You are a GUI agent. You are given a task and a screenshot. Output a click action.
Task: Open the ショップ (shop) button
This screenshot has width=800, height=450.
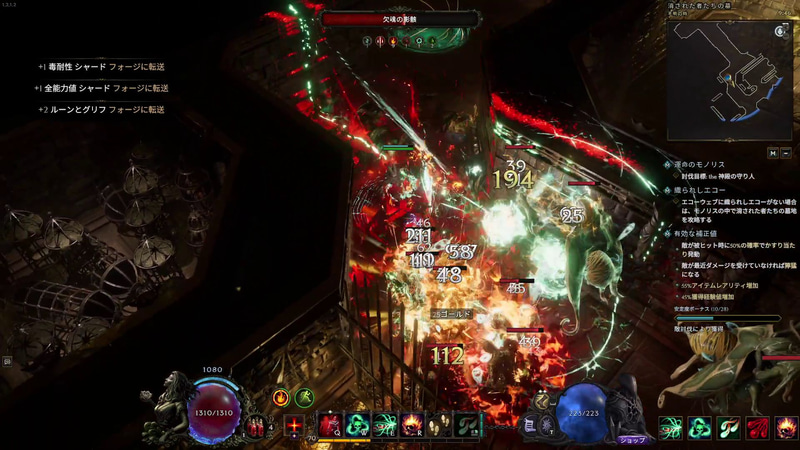click(x=631, y=439)
